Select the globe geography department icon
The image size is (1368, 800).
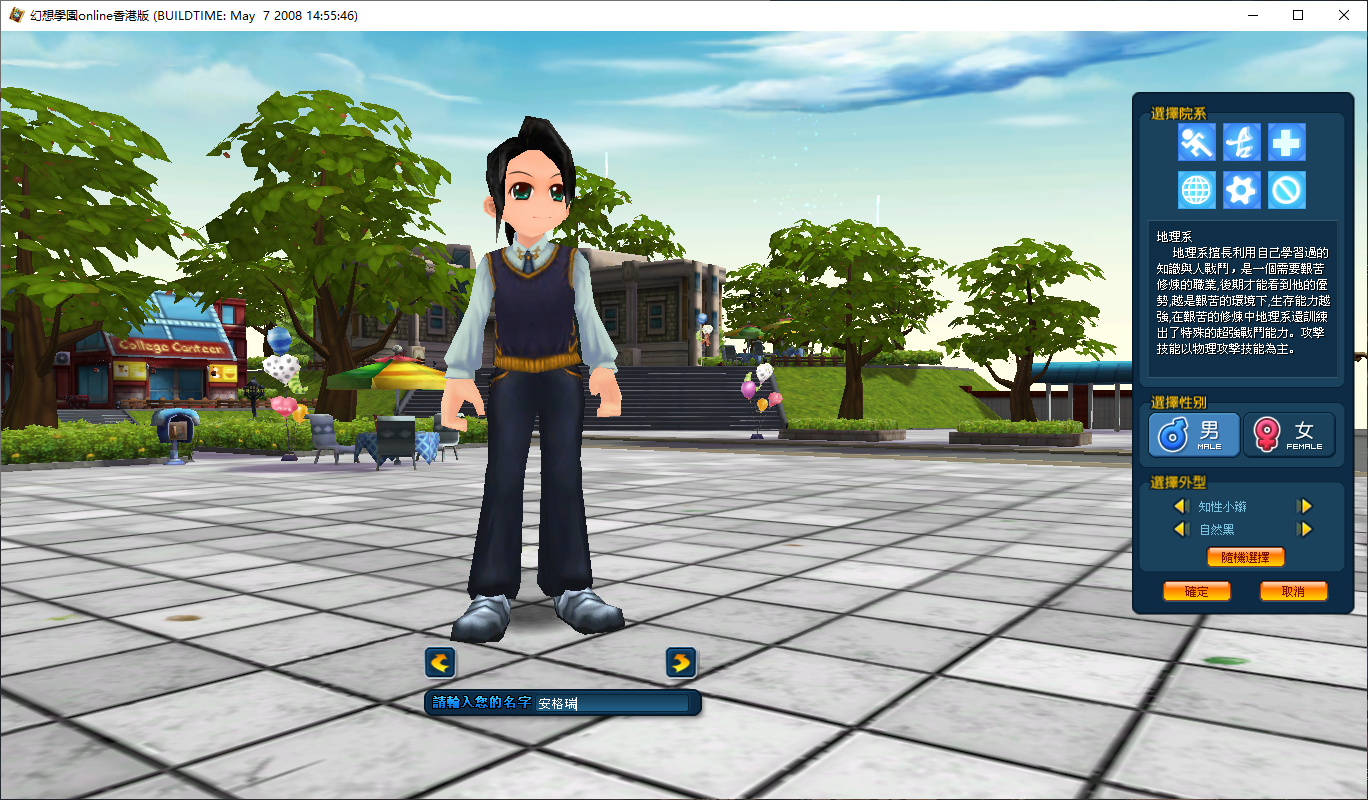1196,189
